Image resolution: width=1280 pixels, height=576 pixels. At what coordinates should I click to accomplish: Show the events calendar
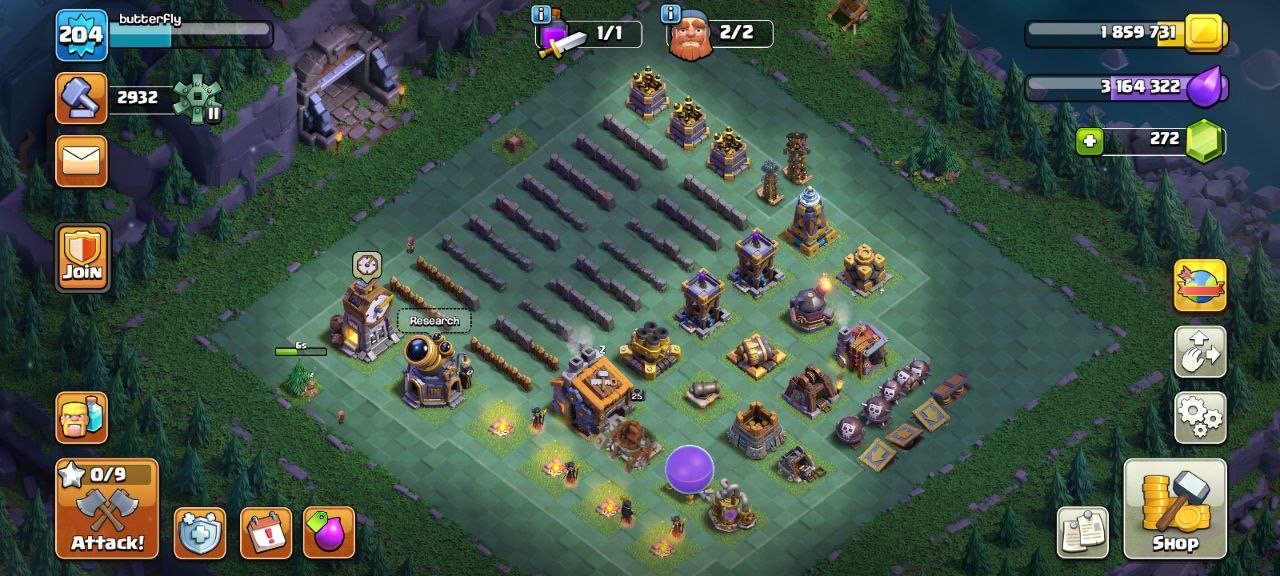(266, 532)
